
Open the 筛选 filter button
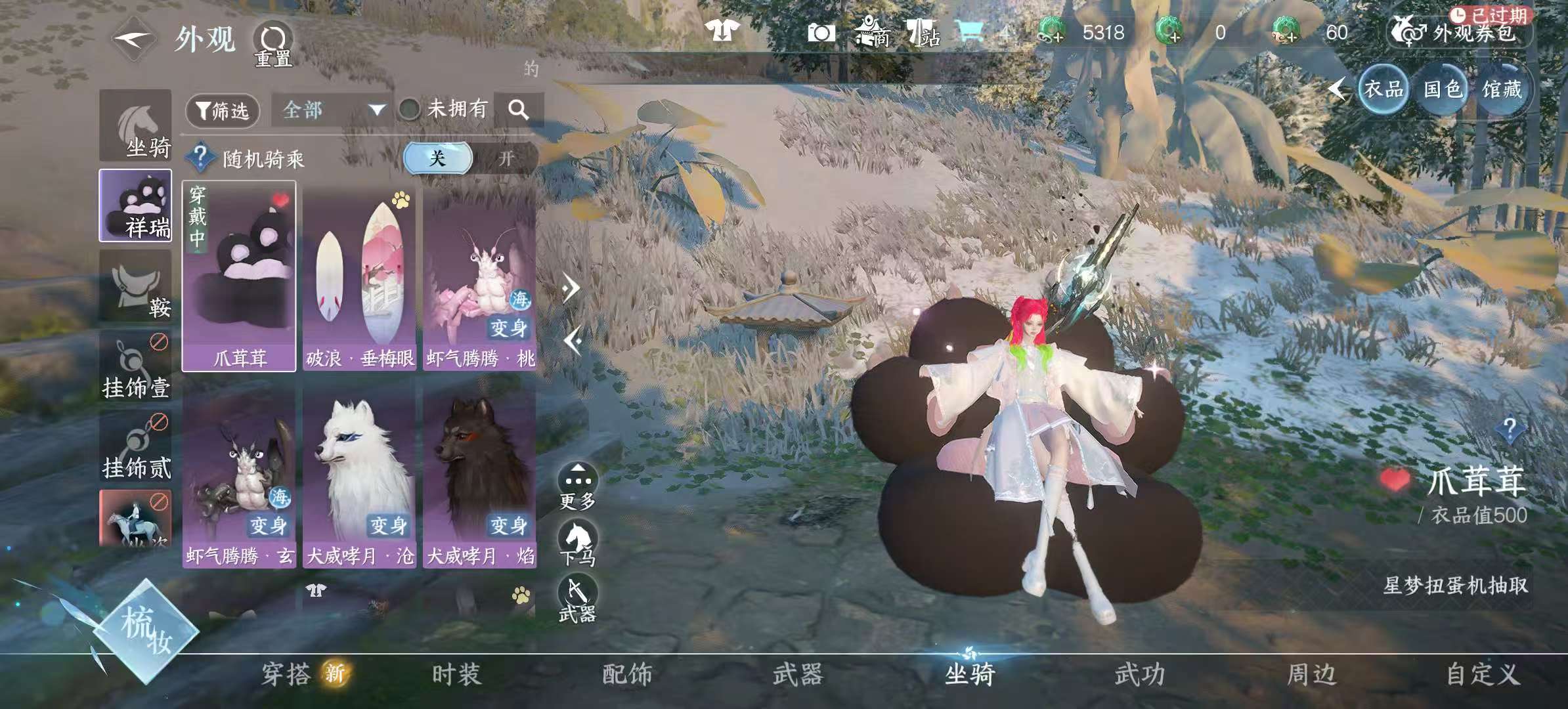pyautogui.click(x=223, y=111)
